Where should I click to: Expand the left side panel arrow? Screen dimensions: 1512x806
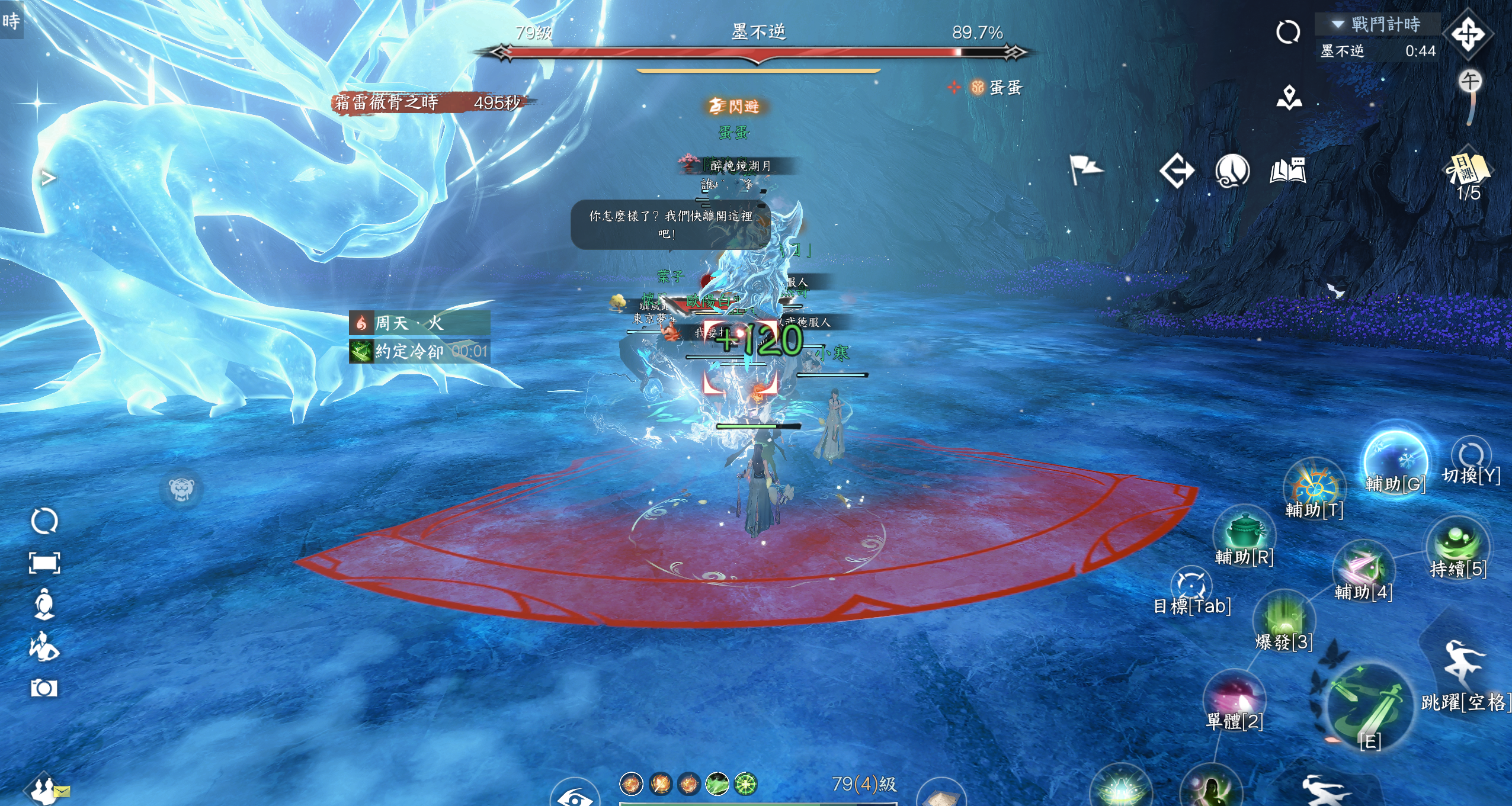(49, 177)
